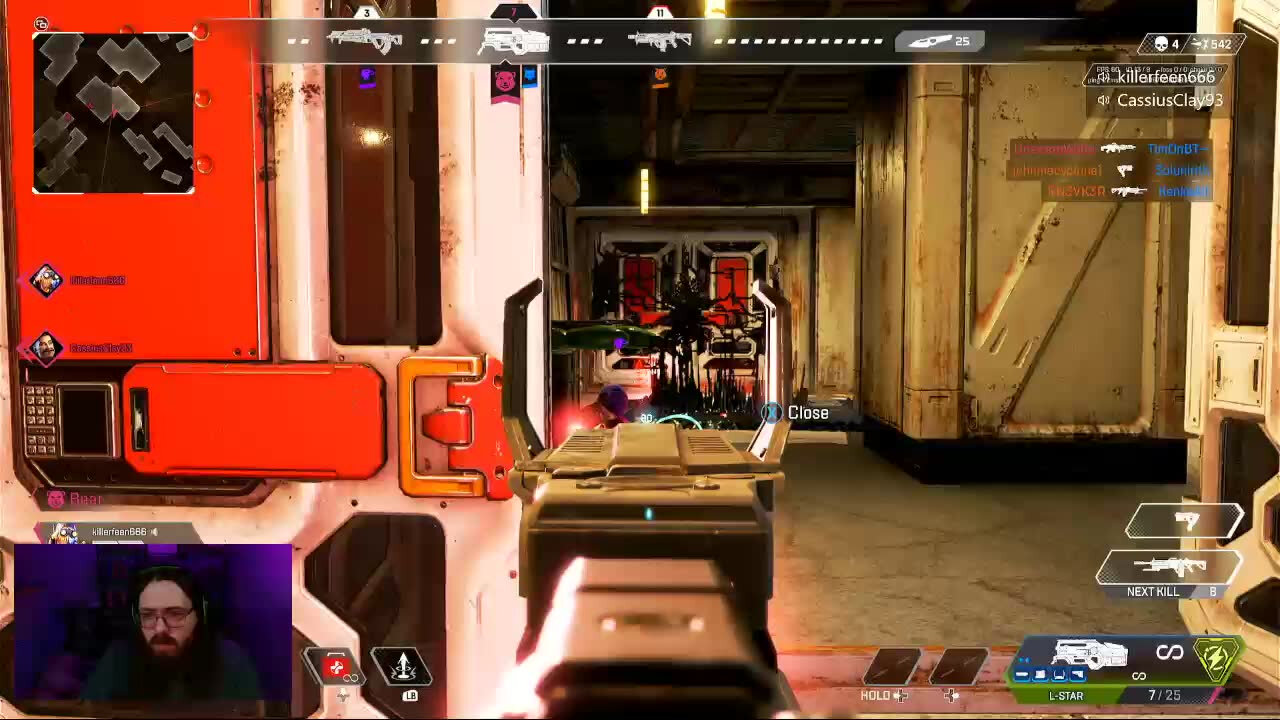Click the Next Kill weapon preview

(1168, 568)
